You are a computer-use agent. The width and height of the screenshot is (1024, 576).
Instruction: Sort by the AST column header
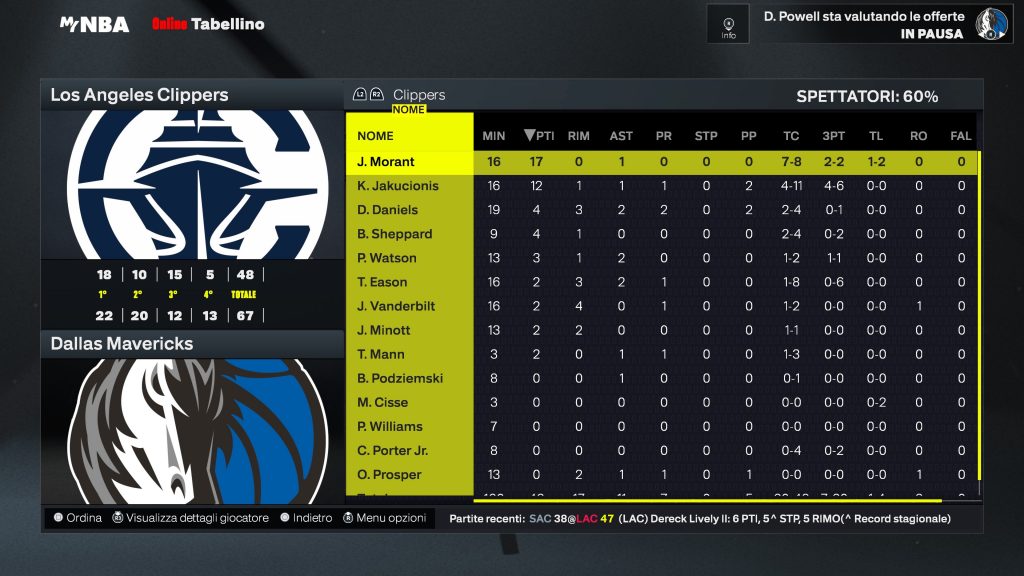[x=621, y=136]
